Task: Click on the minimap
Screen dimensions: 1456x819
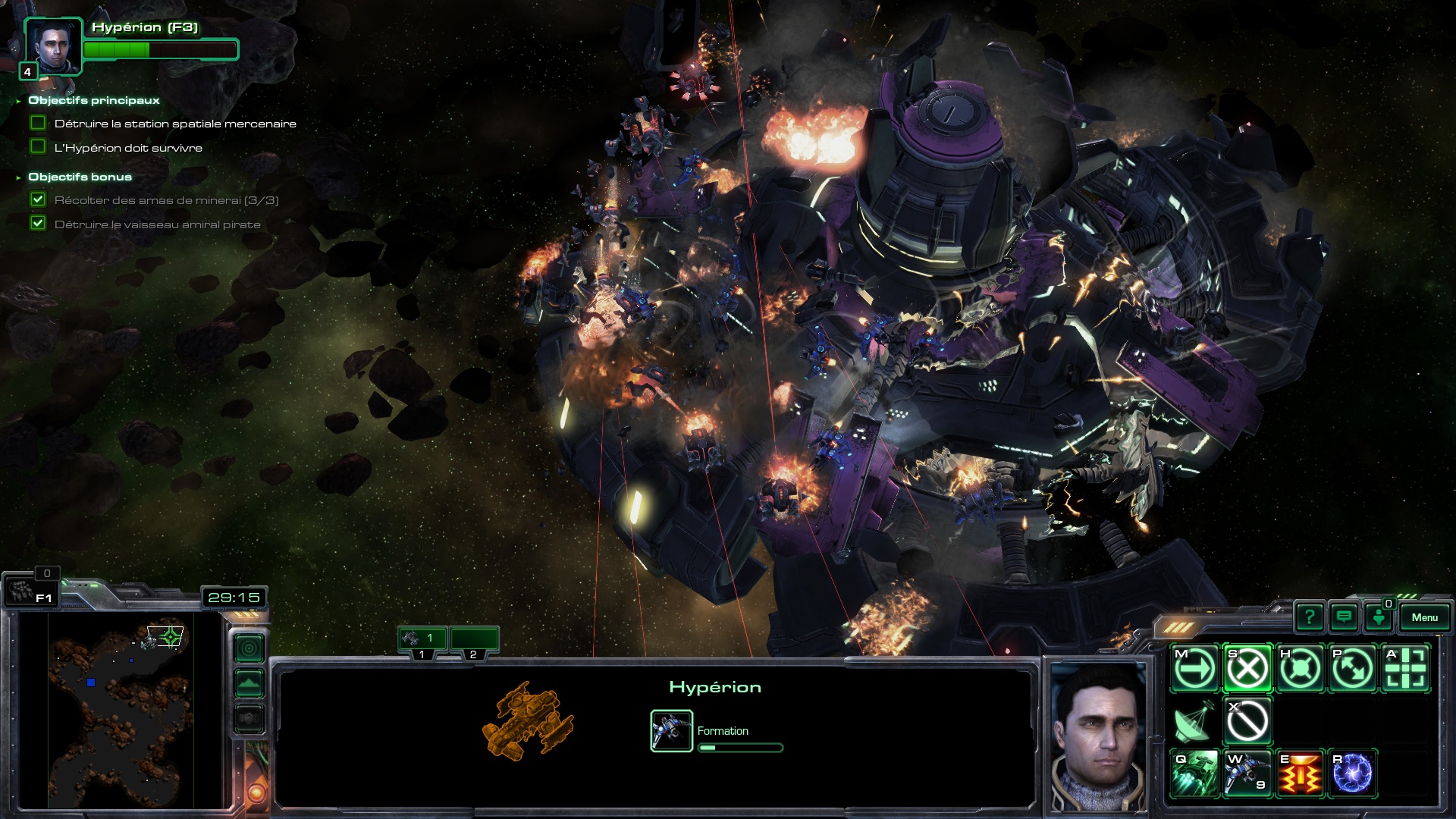Action: 121,709
